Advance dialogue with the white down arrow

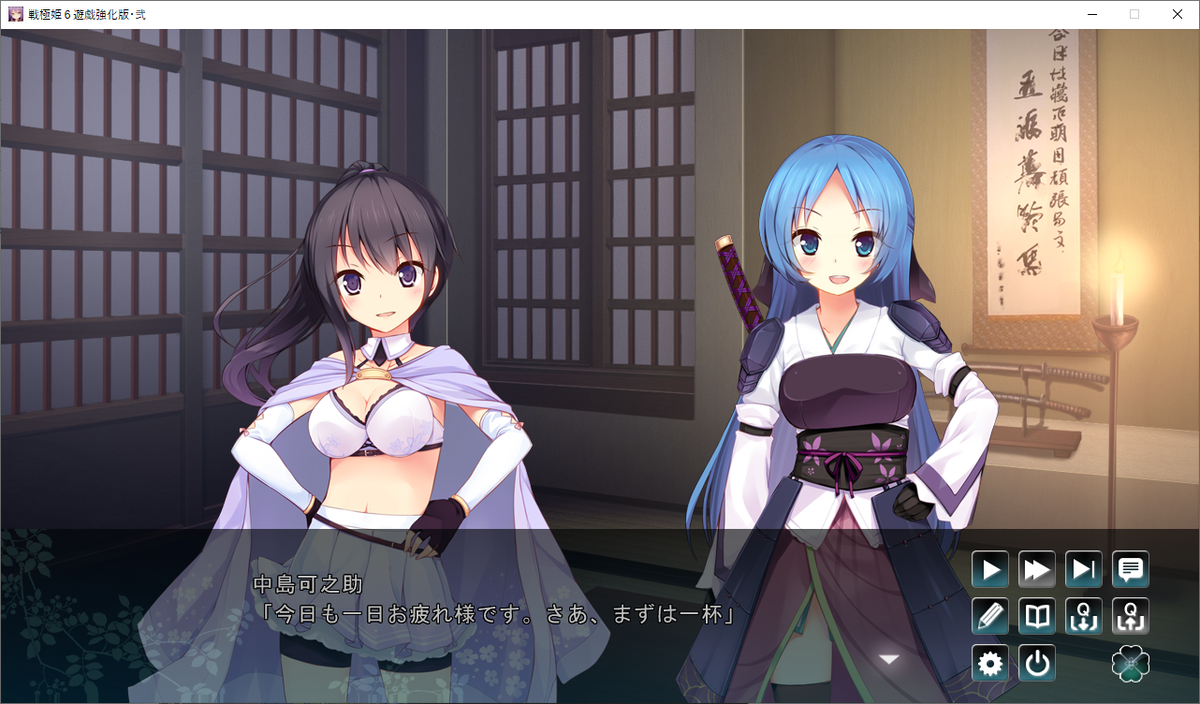coord(888,658)
